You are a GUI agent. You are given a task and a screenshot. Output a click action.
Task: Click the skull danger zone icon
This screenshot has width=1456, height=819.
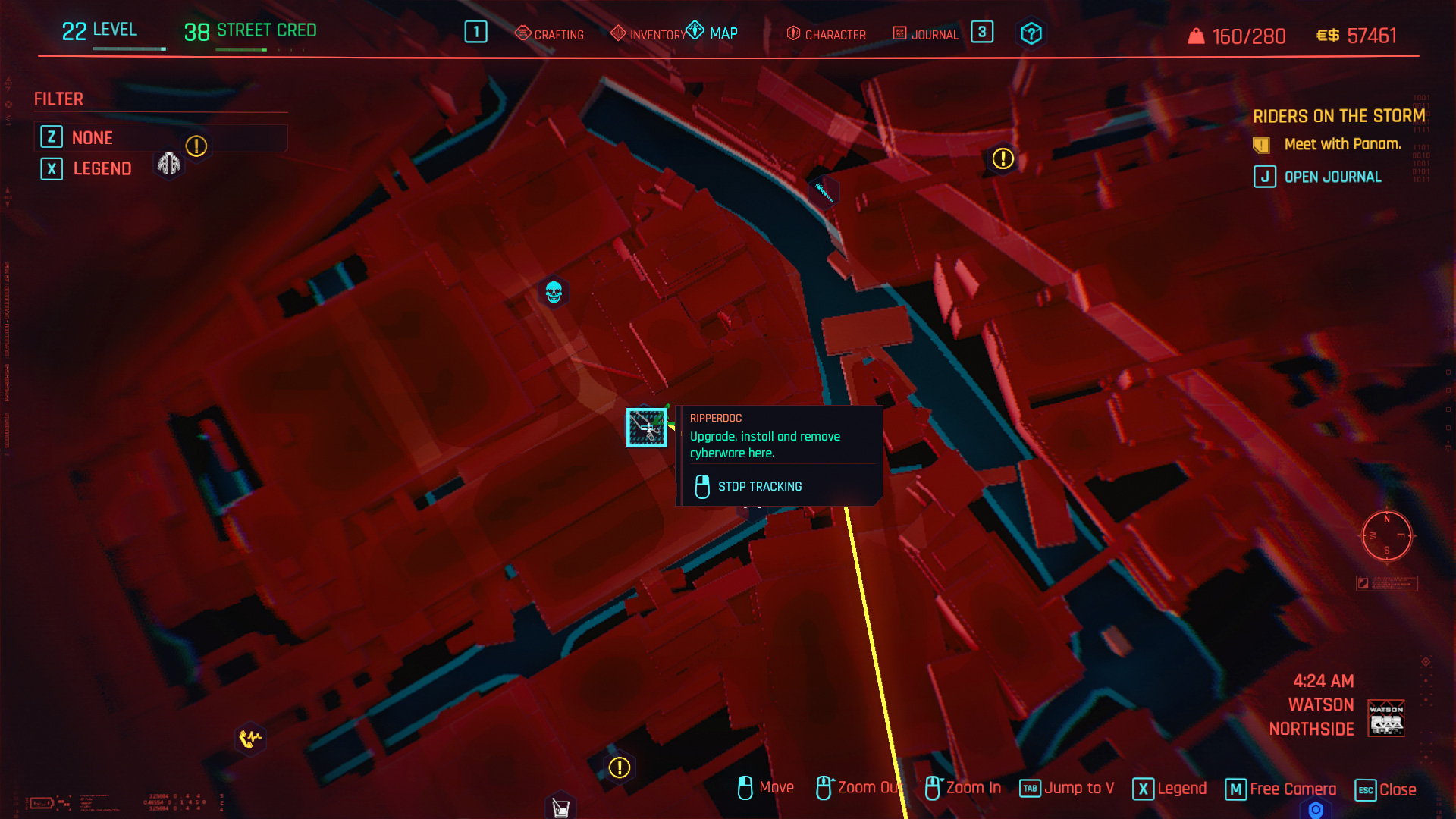pyautogui.click(x=553, y=292)
